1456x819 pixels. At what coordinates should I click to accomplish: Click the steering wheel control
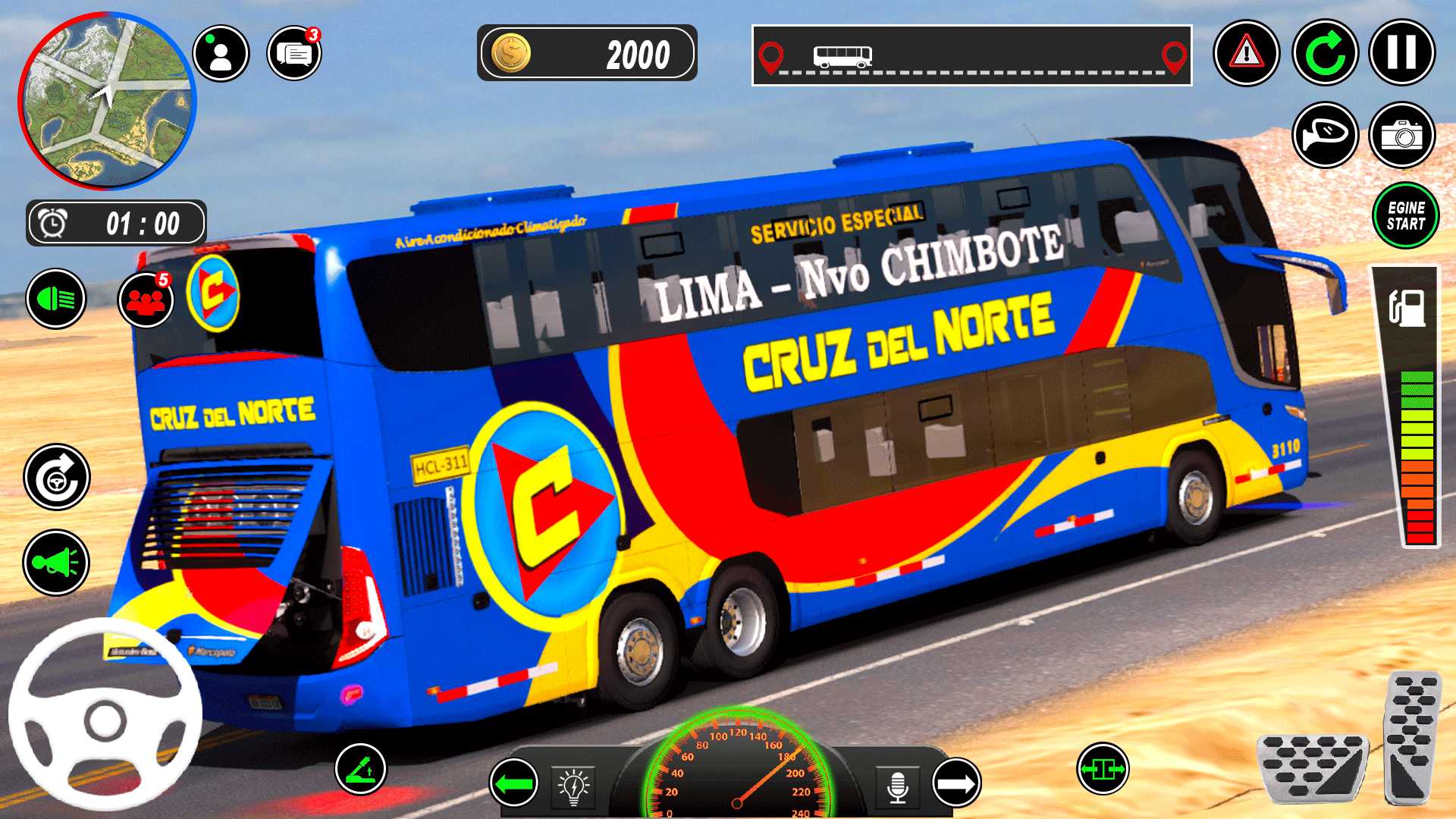[x=105, y=715]
